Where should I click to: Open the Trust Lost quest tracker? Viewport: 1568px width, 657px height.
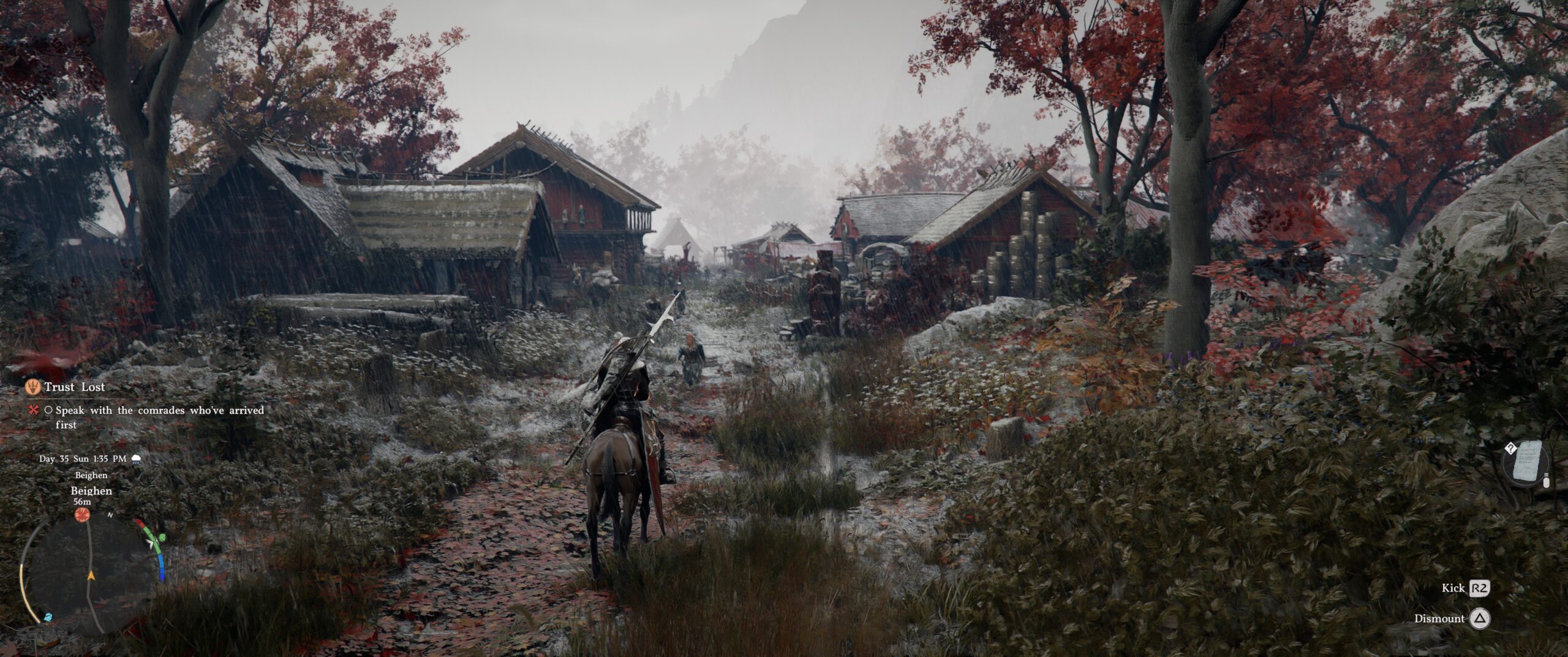pos(74,387)
